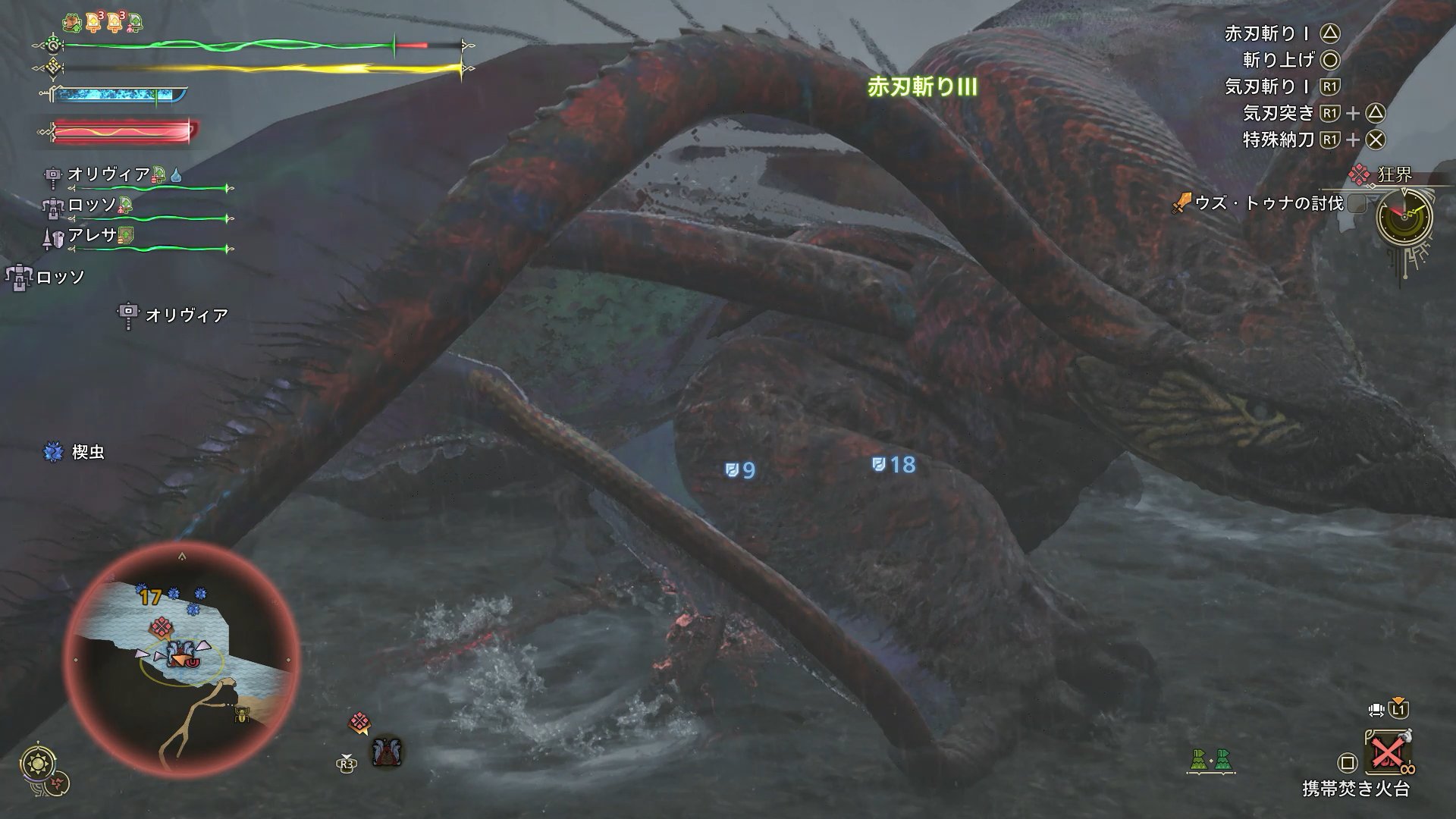This screenshot has height=819, width=1456.
Task: Click the quest timer clock dial
Action: point(1404,216)
